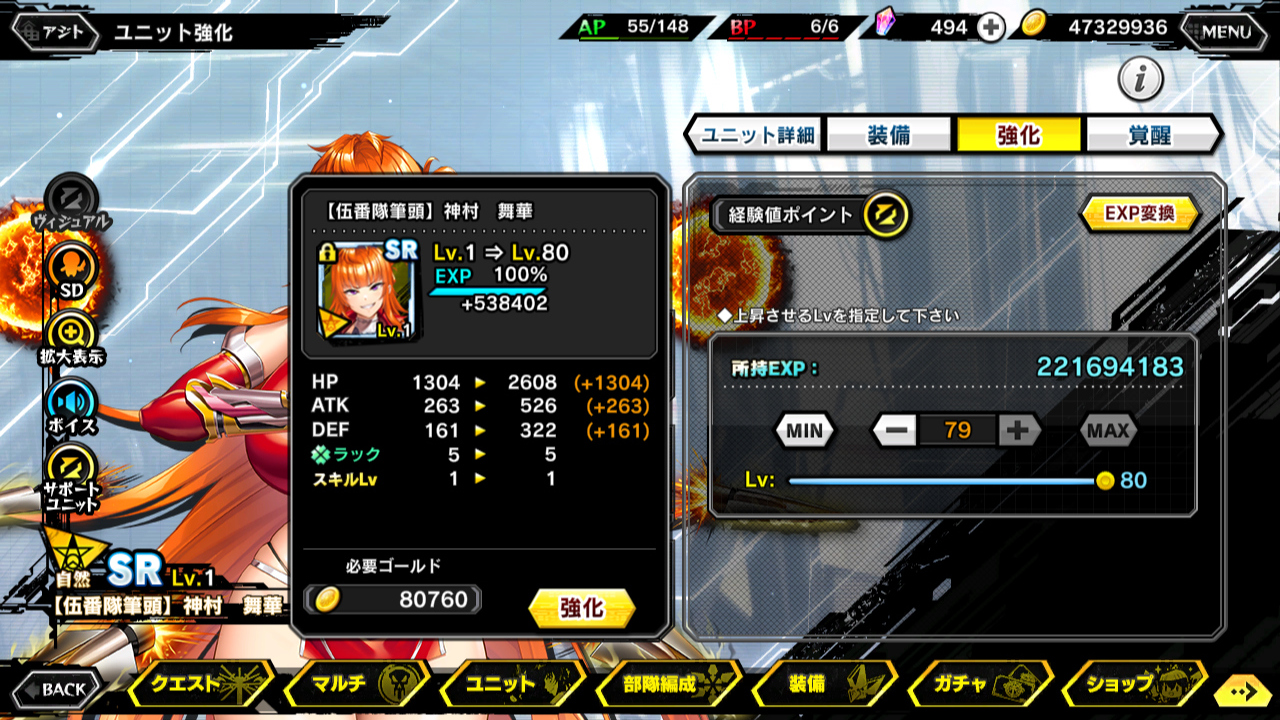Select the 覚醒 tab

click(x=1149, y=135)
